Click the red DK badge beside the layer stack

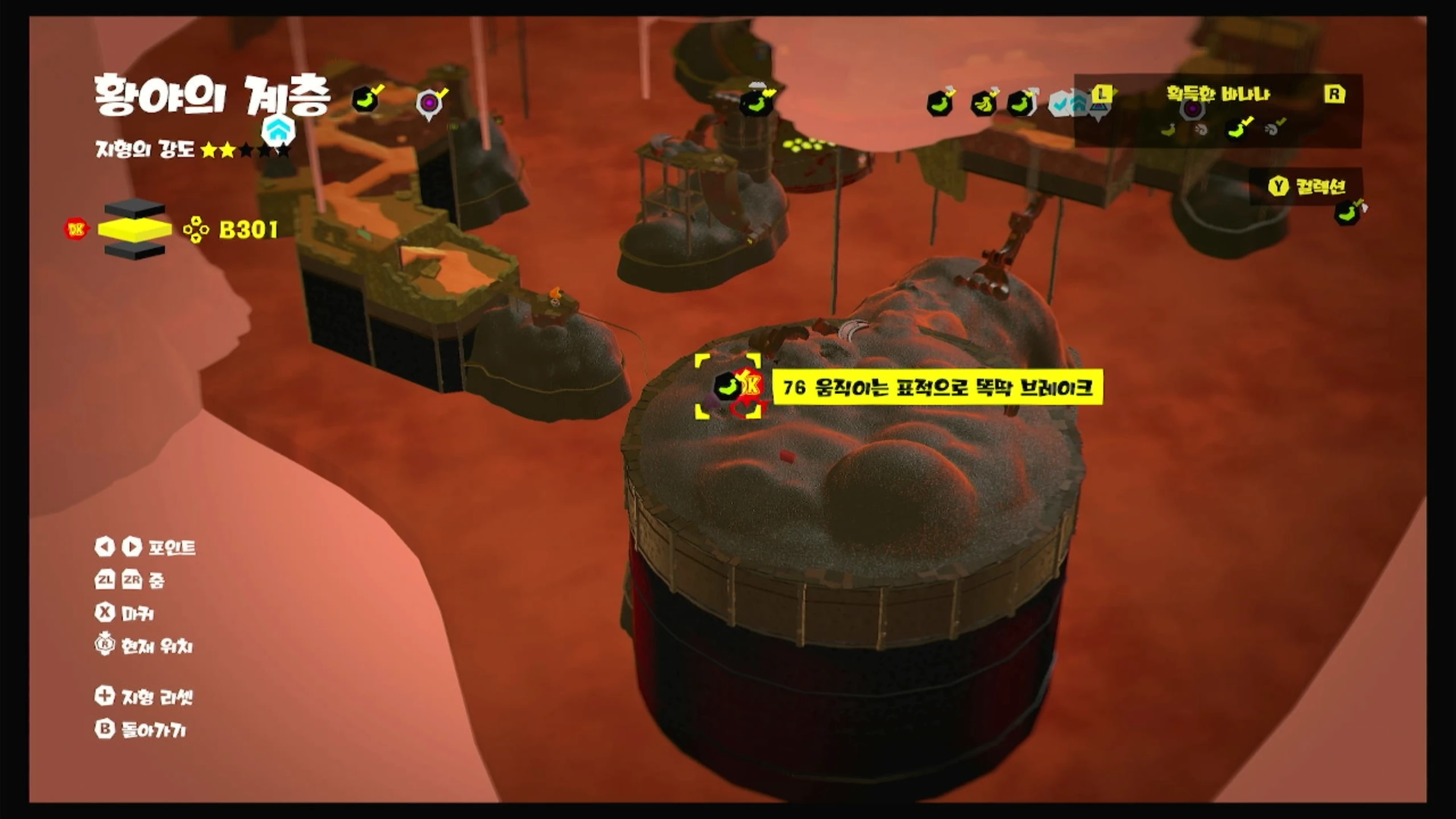tap(76, 229)
